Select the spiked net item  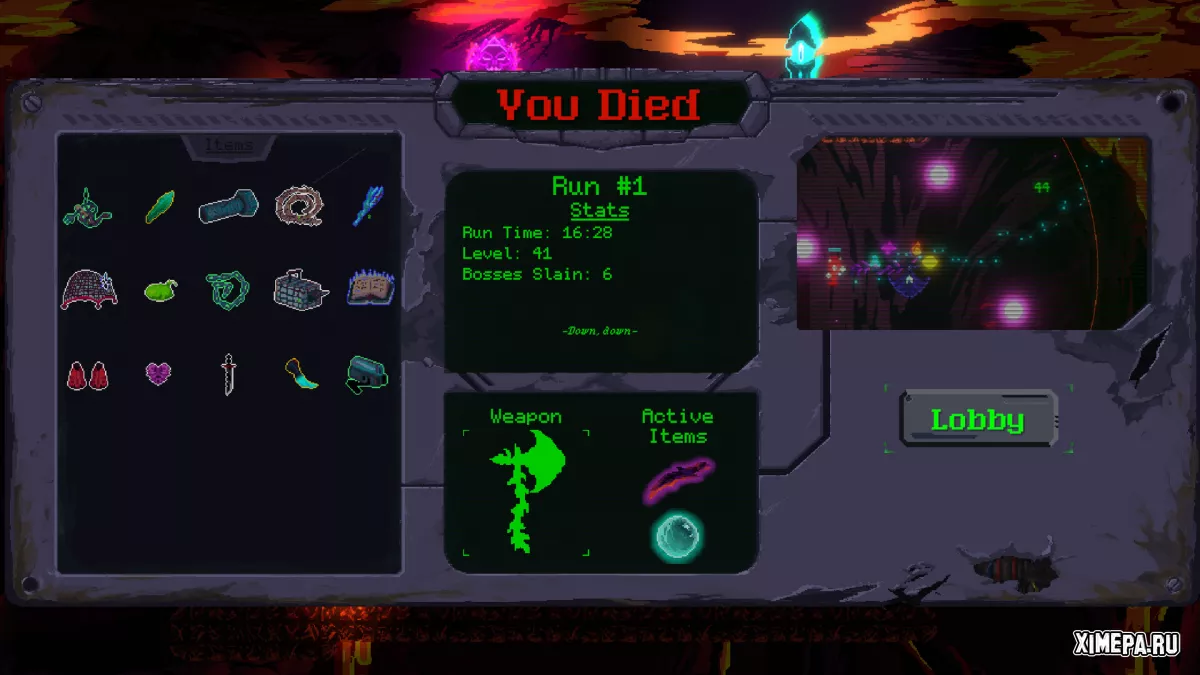(x=89, y=289)
